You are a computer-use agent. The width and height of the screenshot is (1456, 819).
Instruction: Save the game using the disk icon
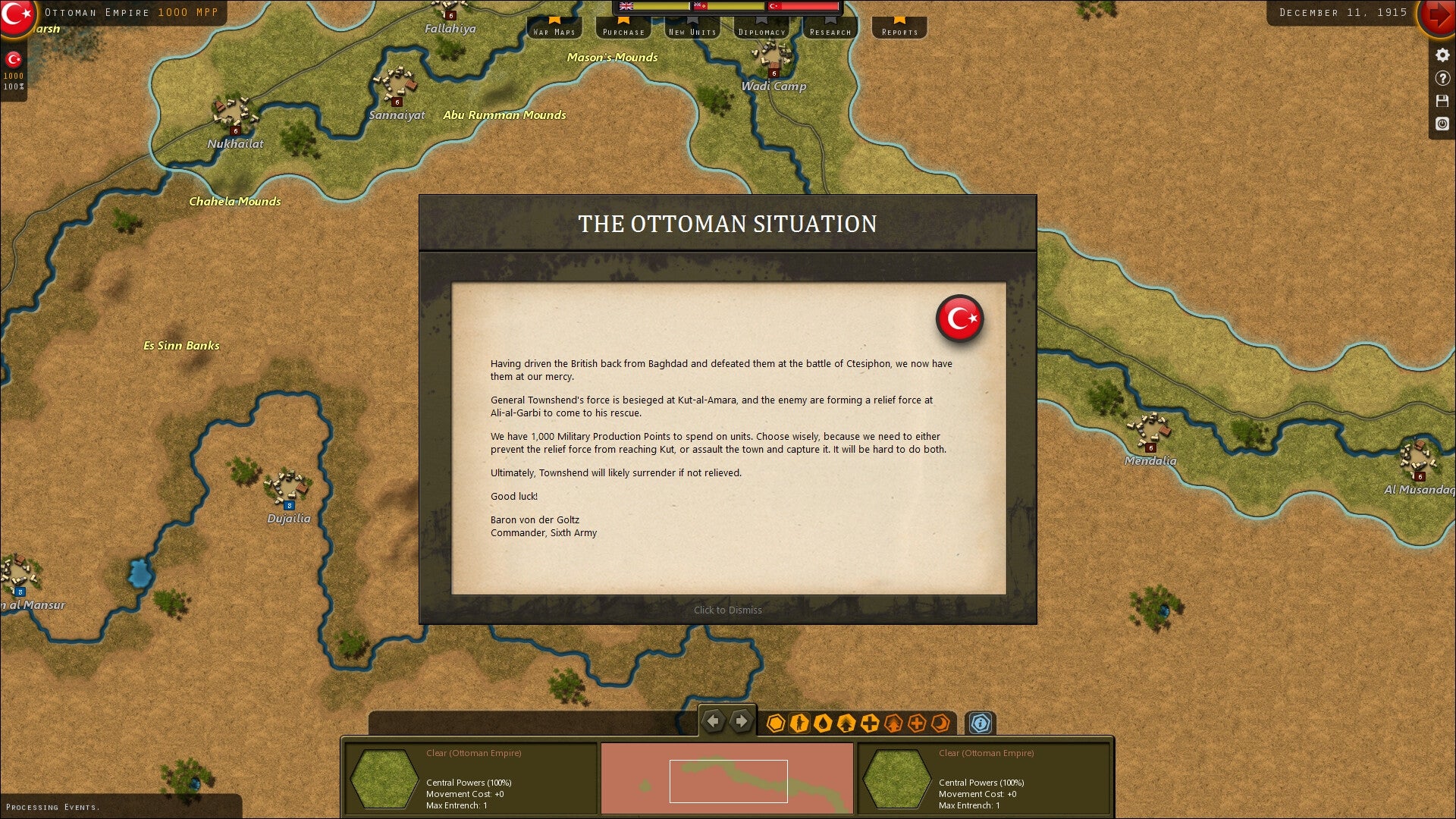pyautogui.click(x=1442, y=99)
